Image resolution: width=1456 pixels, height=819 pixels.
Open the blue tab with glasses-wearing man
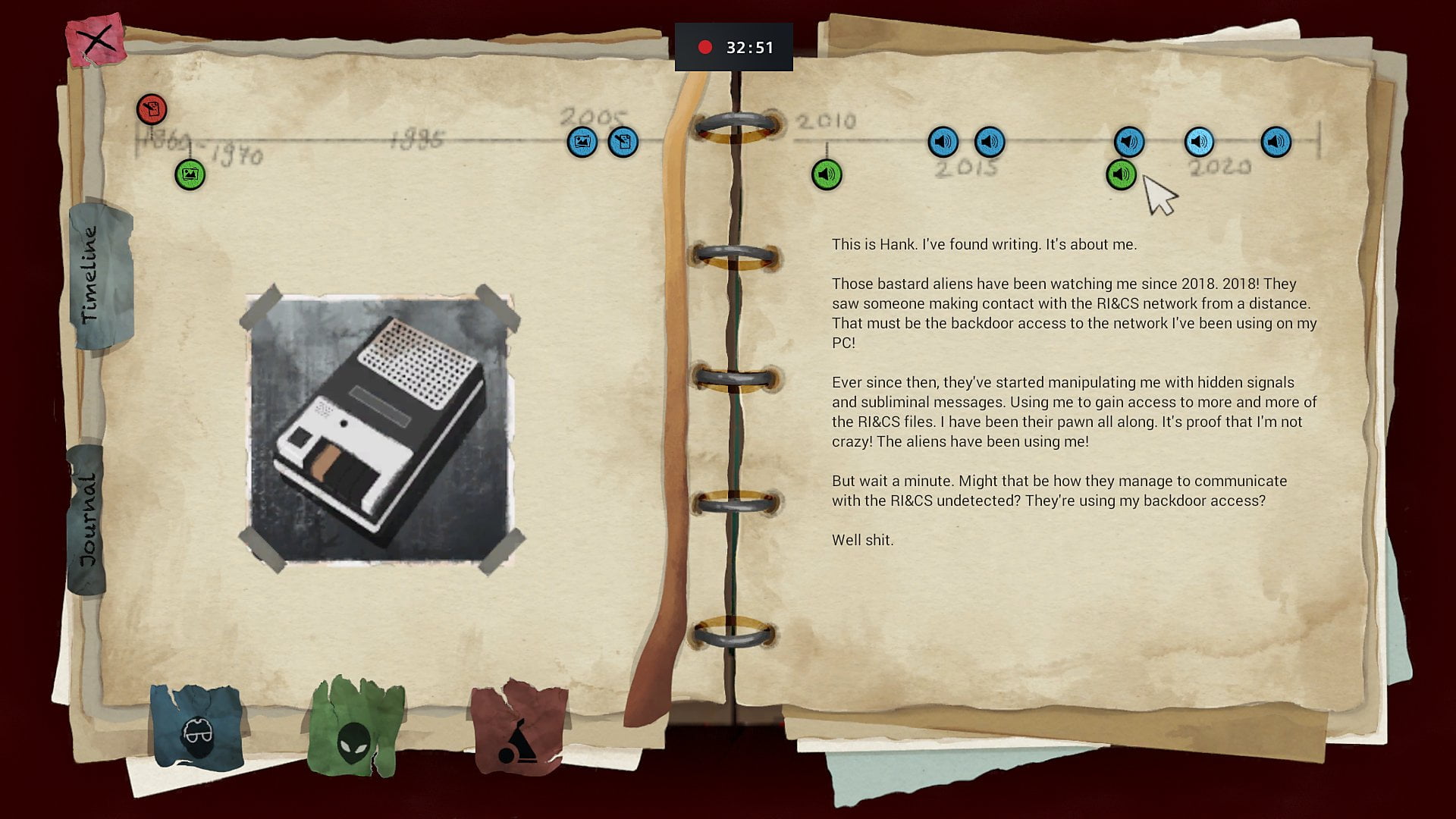(x=197, y=730)
